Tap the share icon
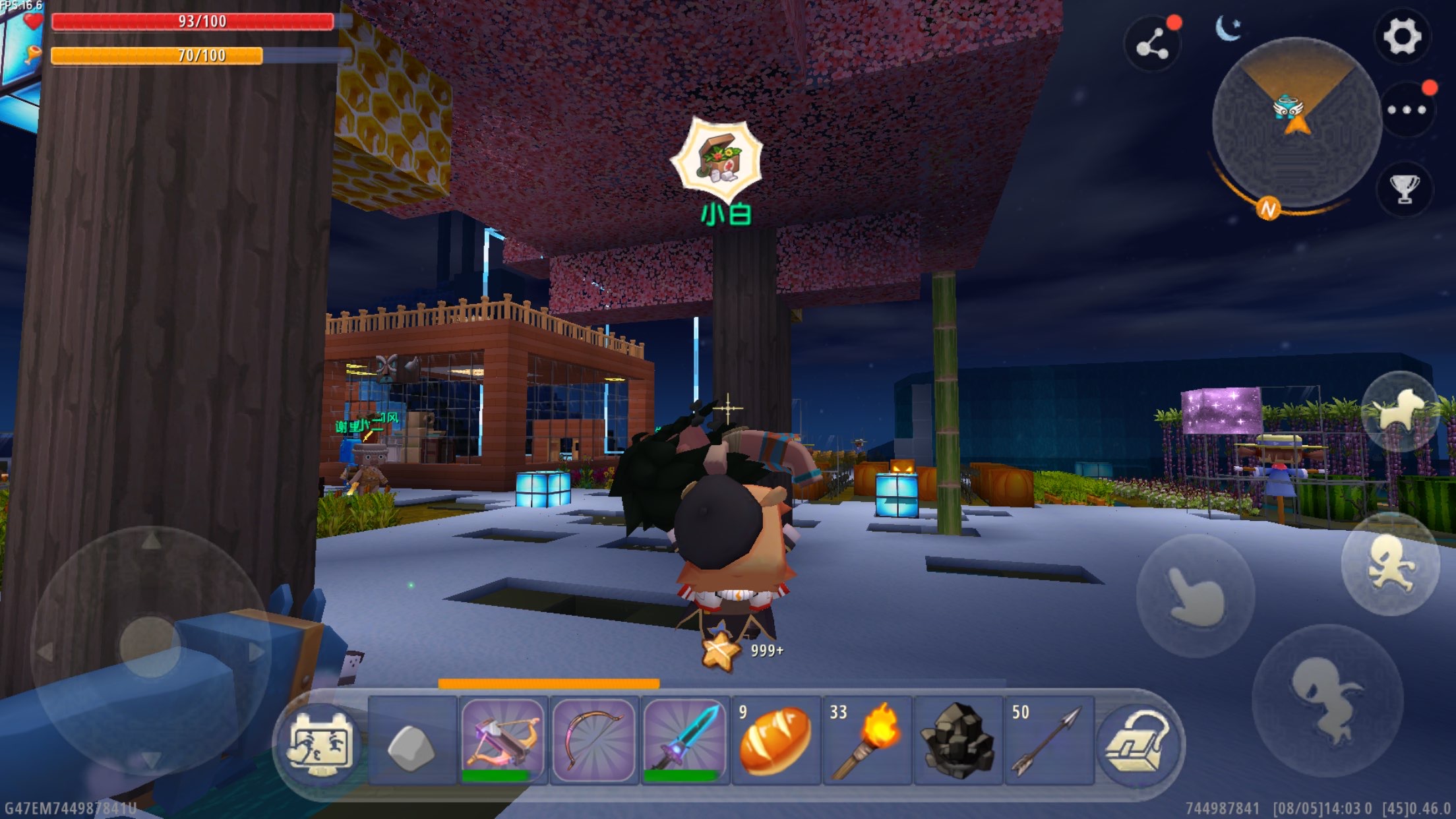This screenshot has height=819, width=1456. (x=1152, y=44)
